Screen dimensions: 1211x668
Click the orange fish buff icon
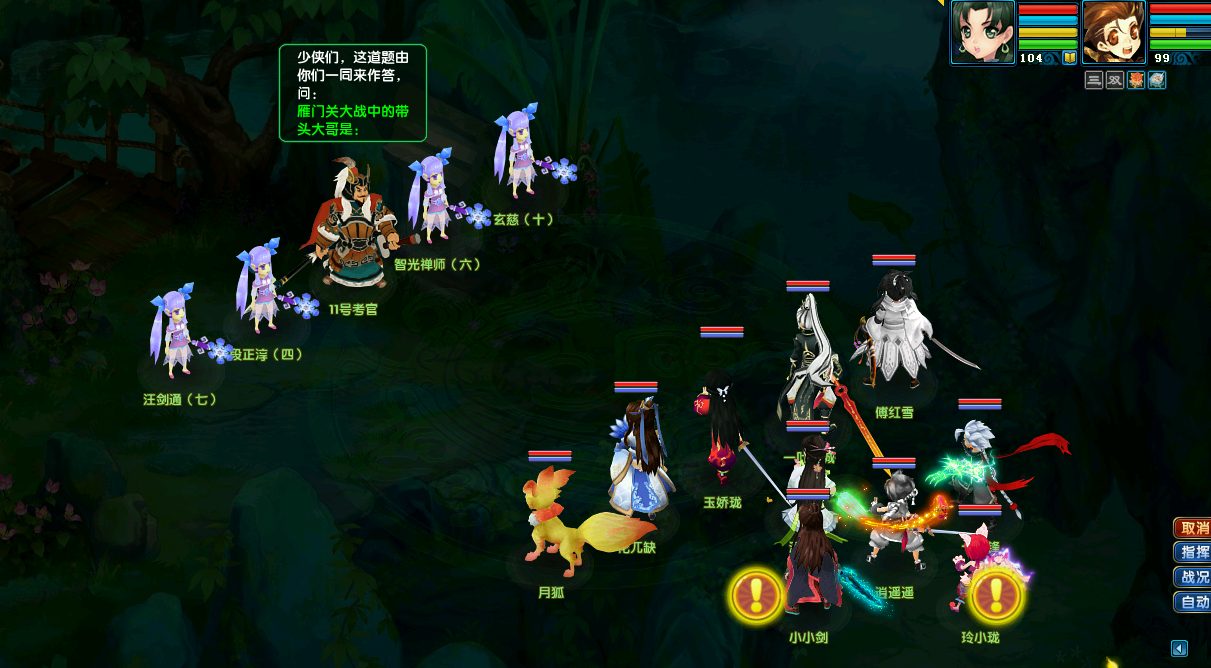1136,80
